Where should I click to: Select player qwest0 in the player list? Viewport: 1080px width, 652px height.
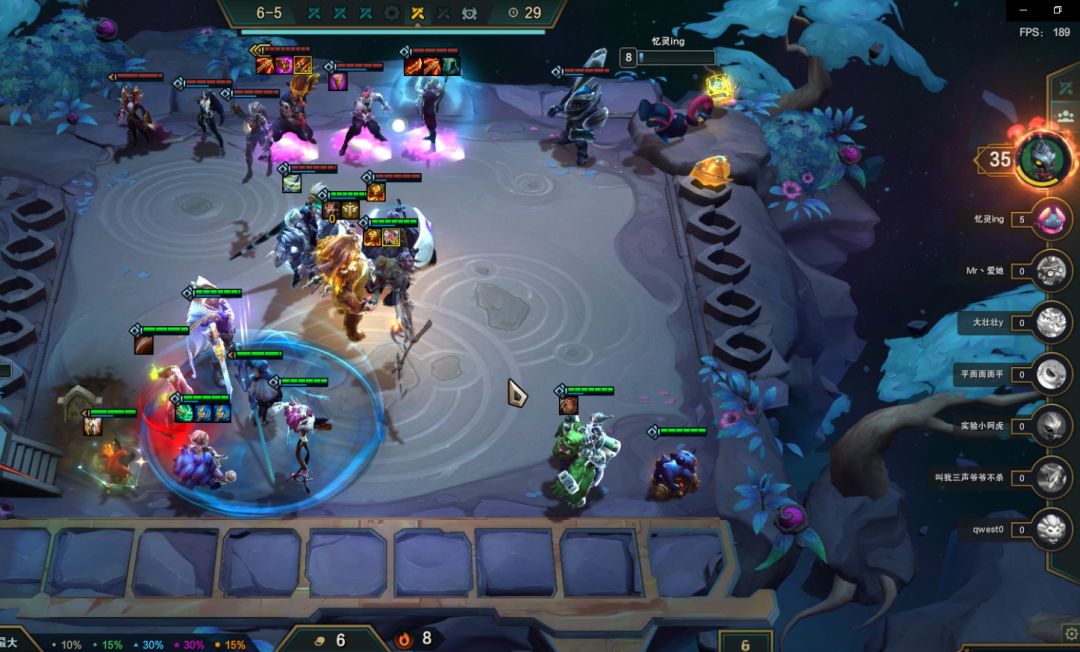pyautogui.click(x=1050, y=528)
